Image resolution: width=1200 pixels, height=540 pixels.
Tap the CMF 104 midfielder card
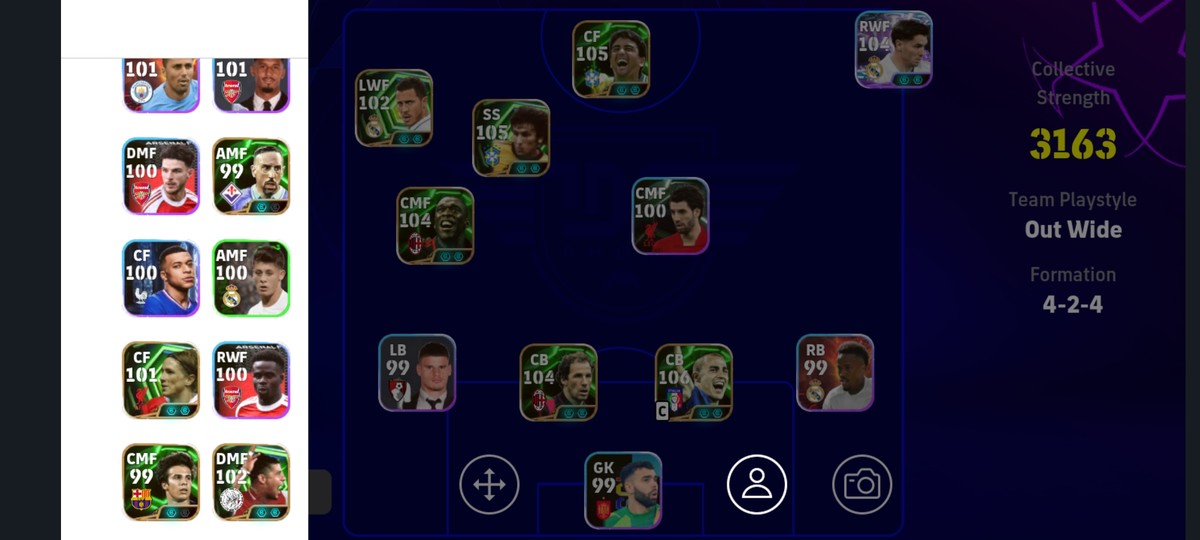tap(435, 226)
